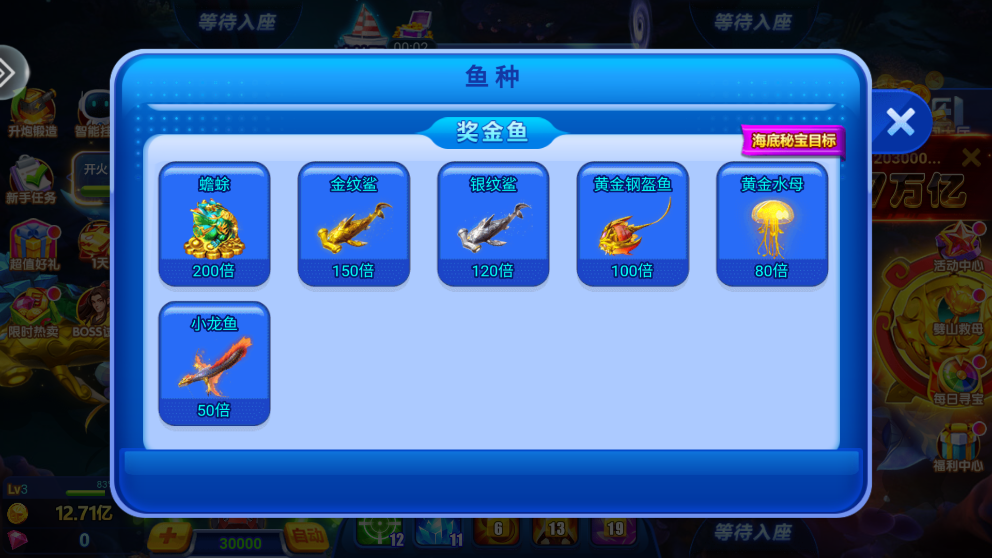
Task: Click the yellow plus button by cannon
Action: click(x=168, y=537)
